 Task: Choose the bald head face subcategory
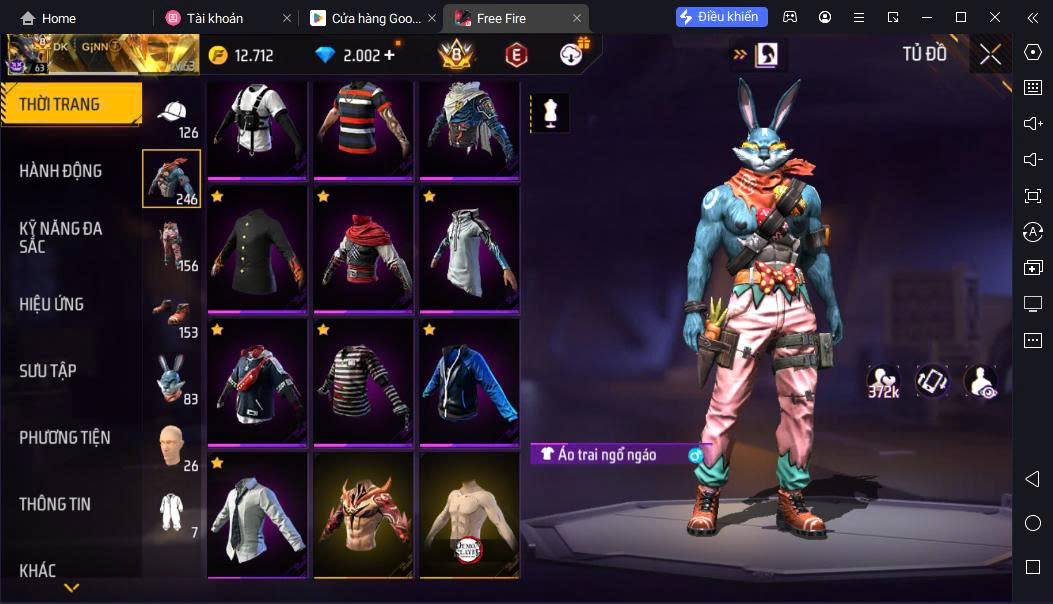[172, 447]
